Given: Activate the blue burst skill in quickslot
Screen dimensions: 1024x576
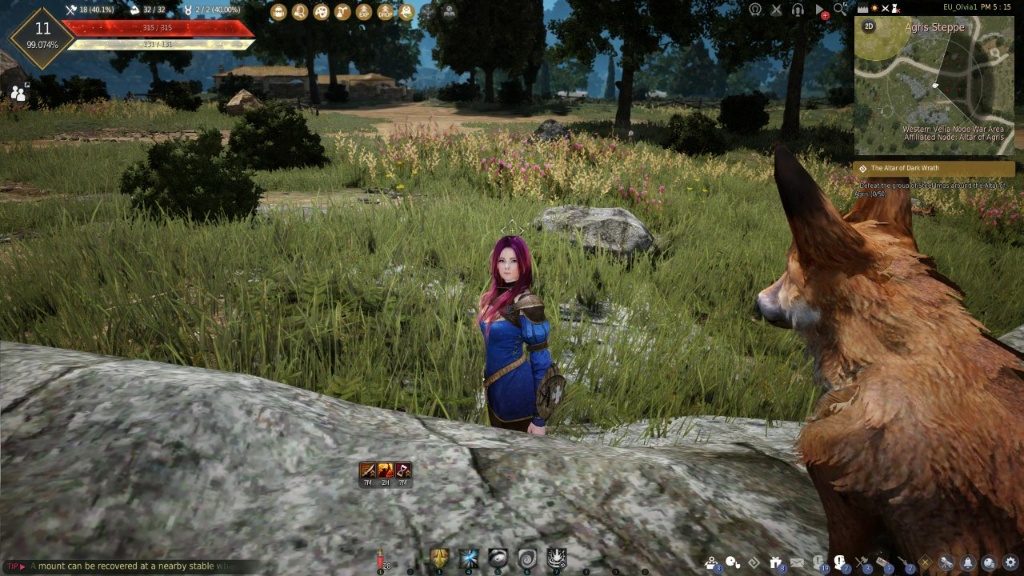Looking at the screenshot, I should point(468,558).
